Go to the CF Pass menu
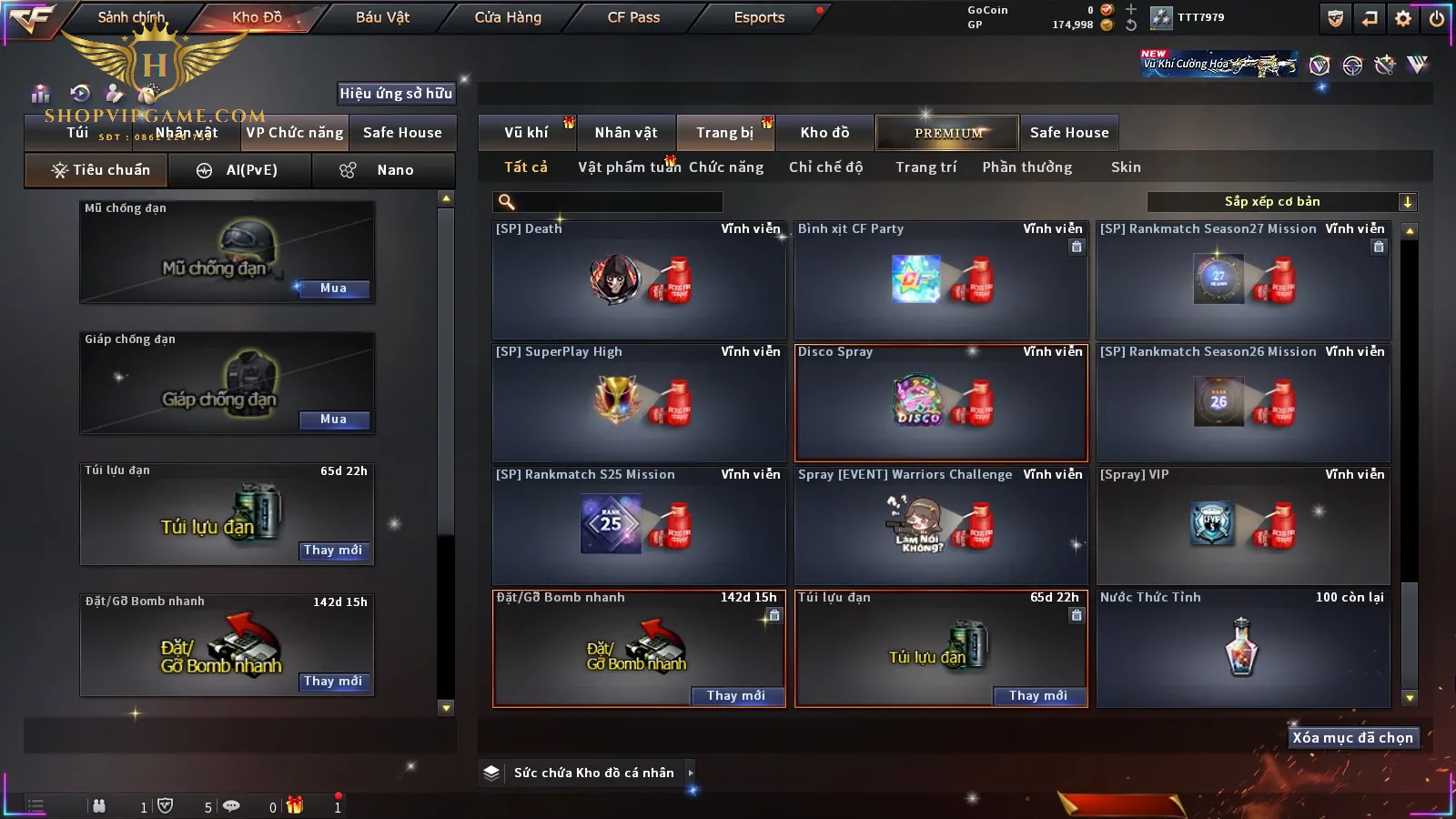Screen dimensions: 1456x819 pos(633,17)
